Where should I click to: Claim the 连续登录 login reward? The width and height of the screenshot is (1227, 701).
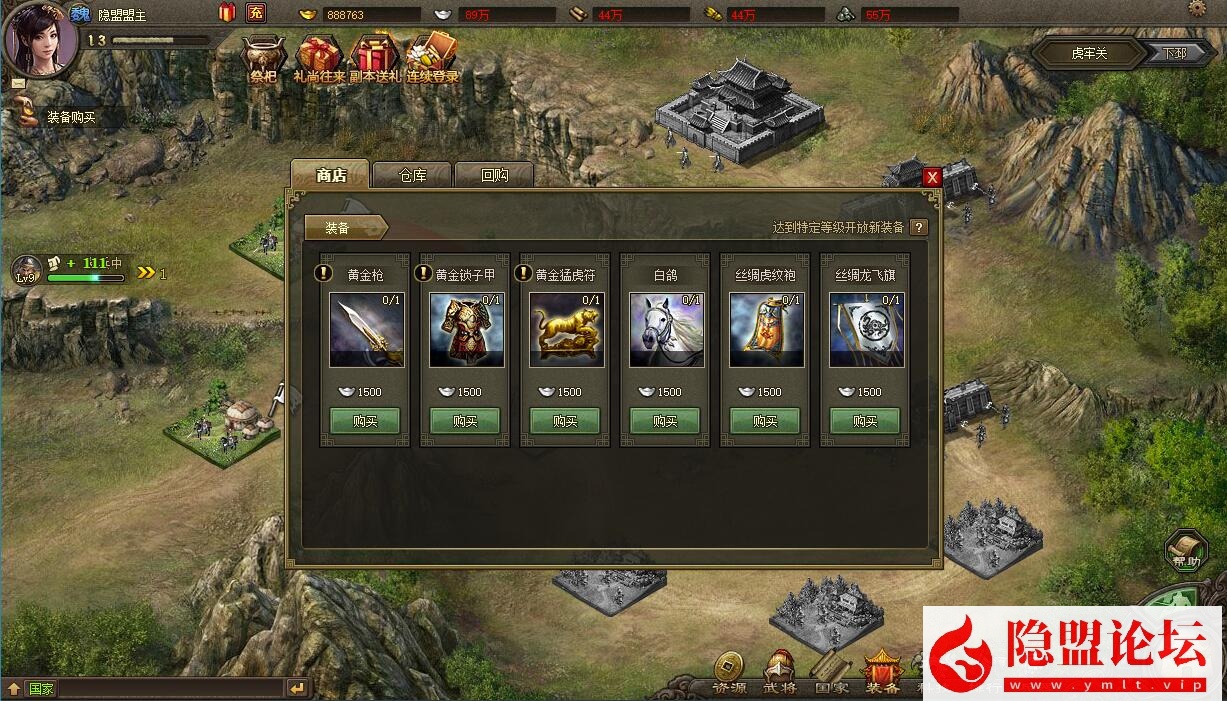pos(432,58)
